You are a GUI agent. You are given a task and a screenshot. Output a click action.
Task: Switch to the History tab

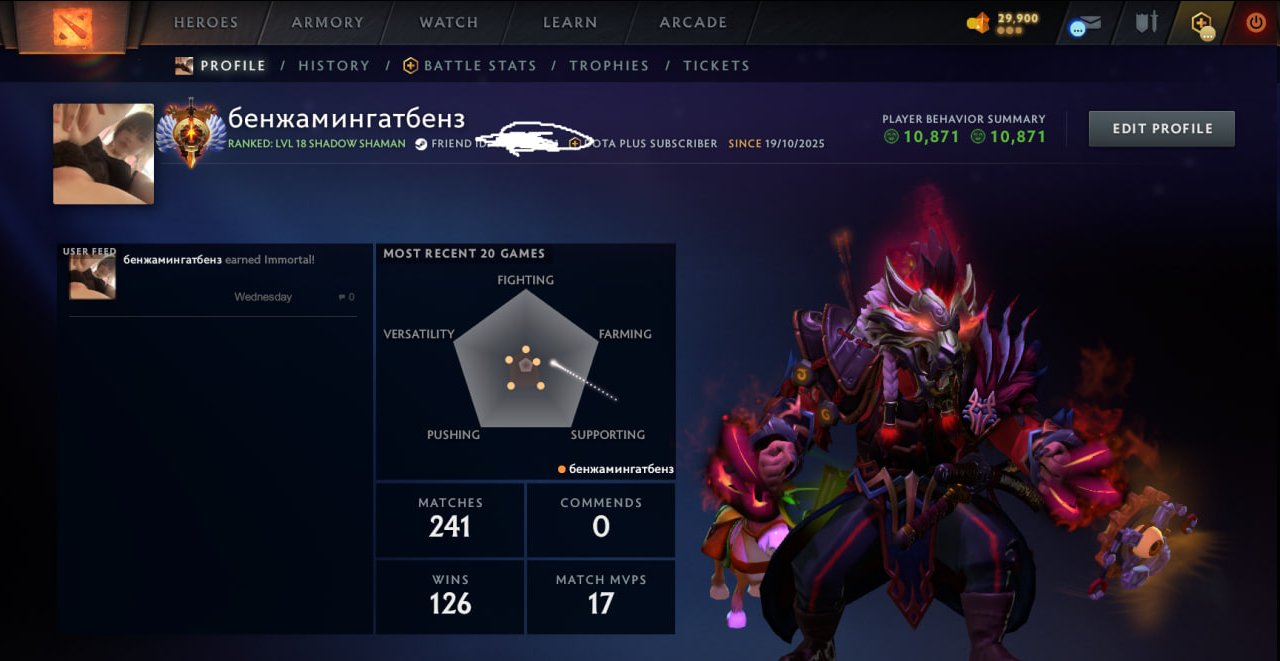pos(334,66)
